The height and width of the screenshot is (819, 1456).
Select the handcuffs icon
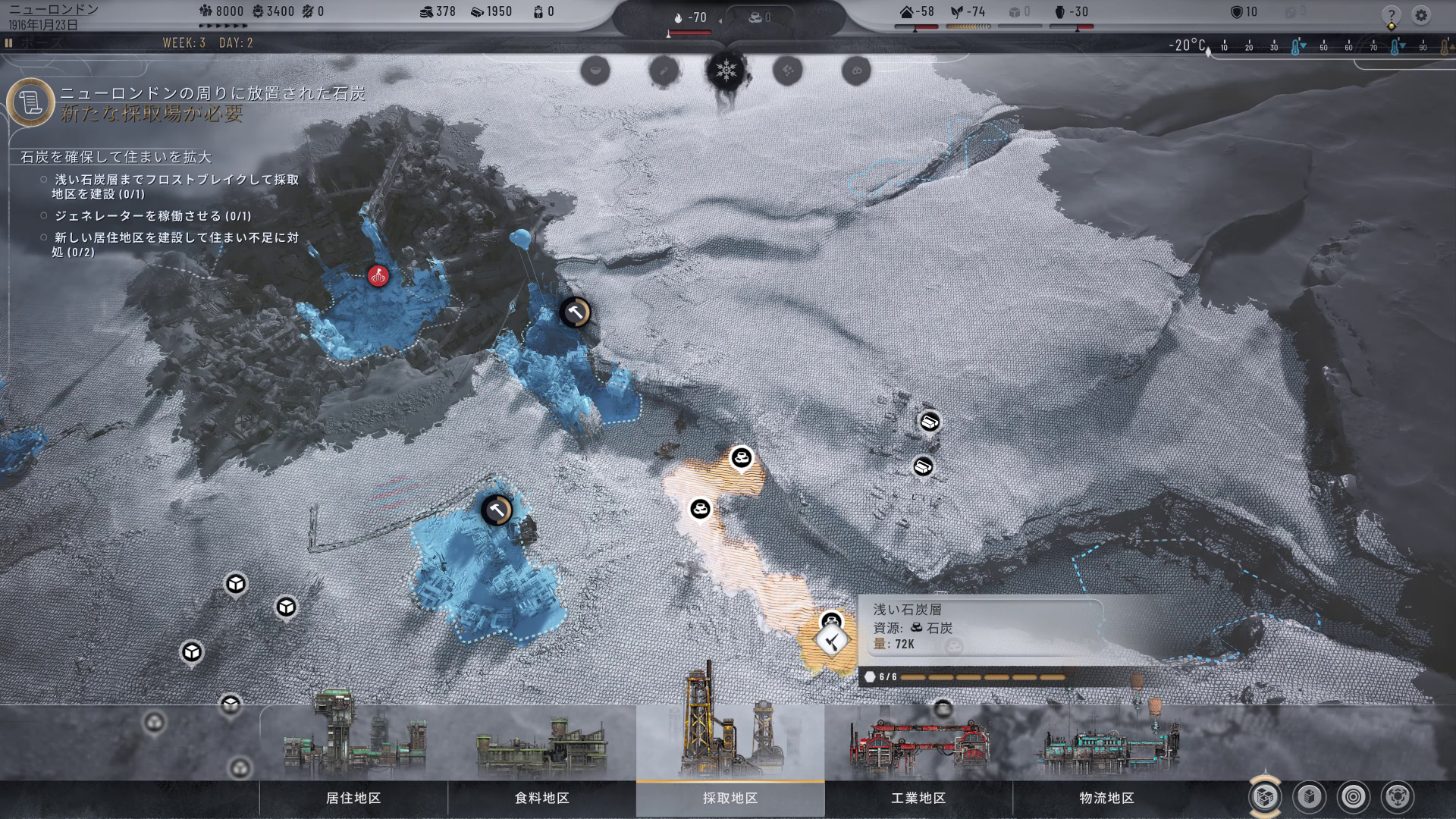(856, 71)
